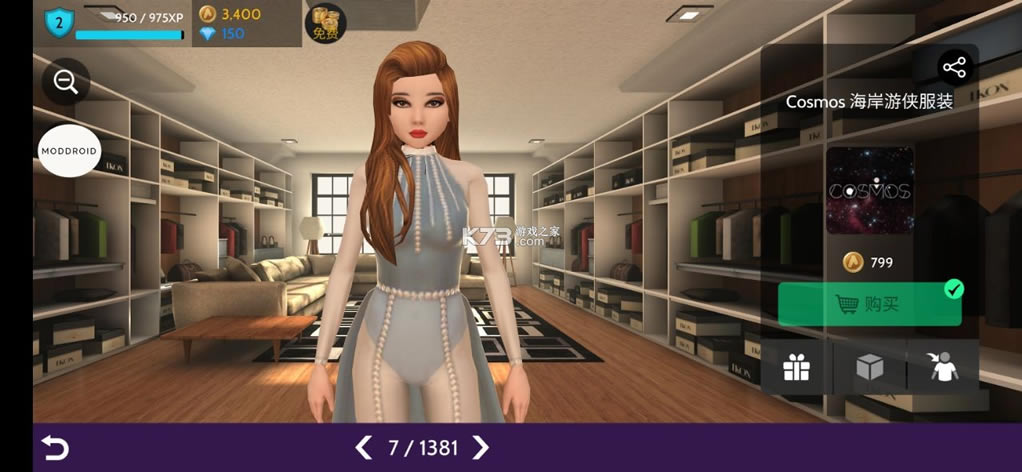Open the level 2 shield badge
This screenshot has height=472, width=1022.
tap(60, 20)
